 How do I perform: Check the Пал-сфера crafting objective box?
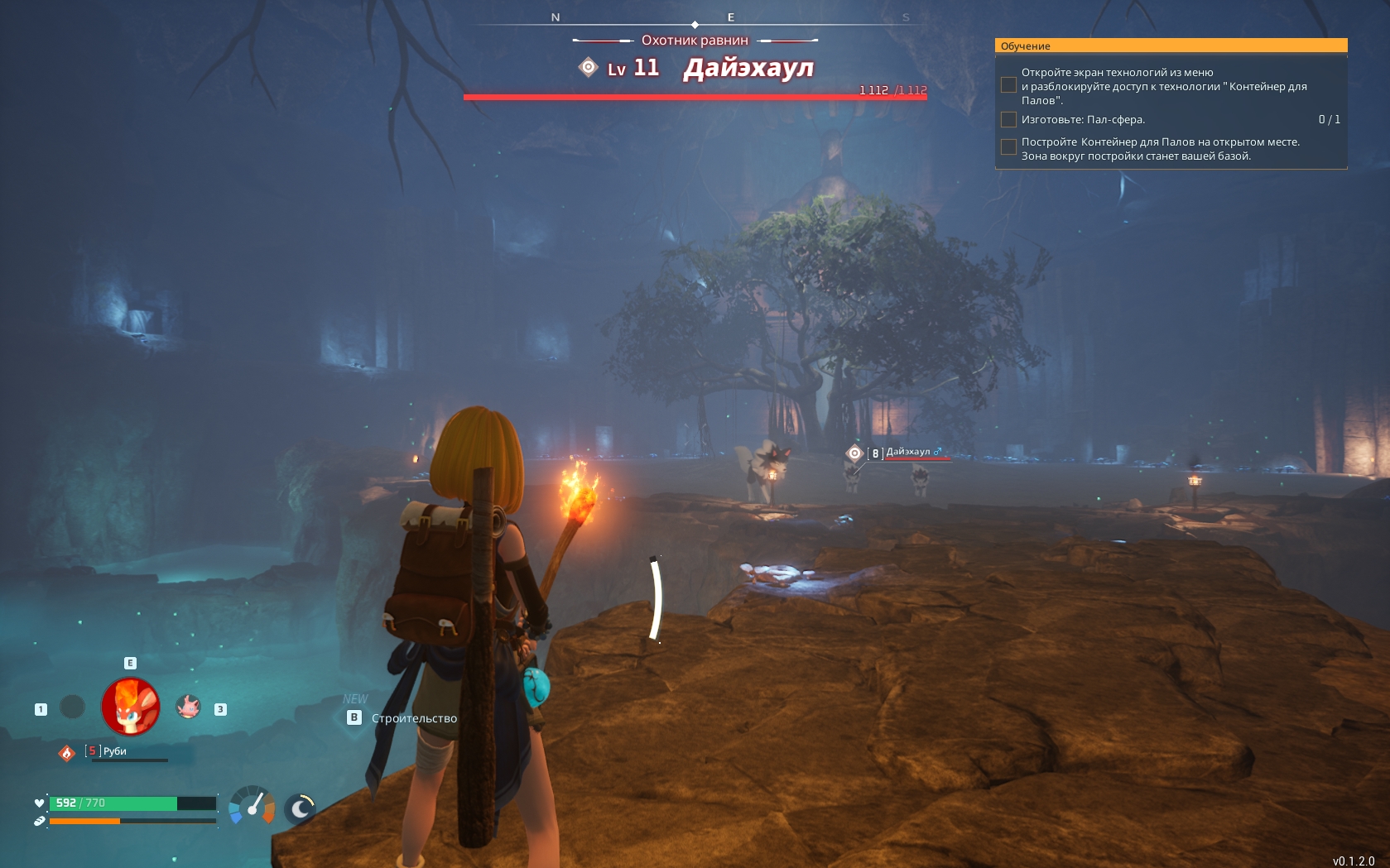[x=1008, y=120]
